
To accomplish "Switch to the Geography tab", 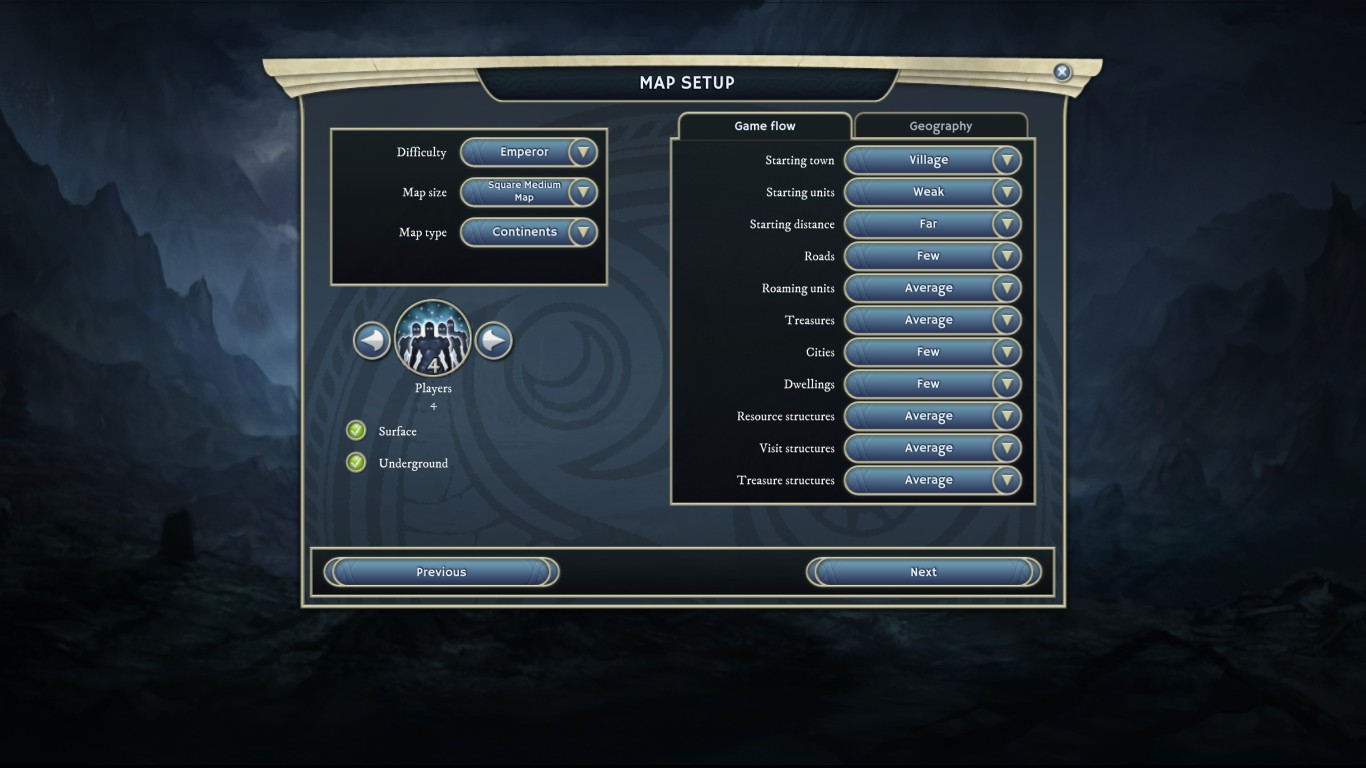I will 940,126.
